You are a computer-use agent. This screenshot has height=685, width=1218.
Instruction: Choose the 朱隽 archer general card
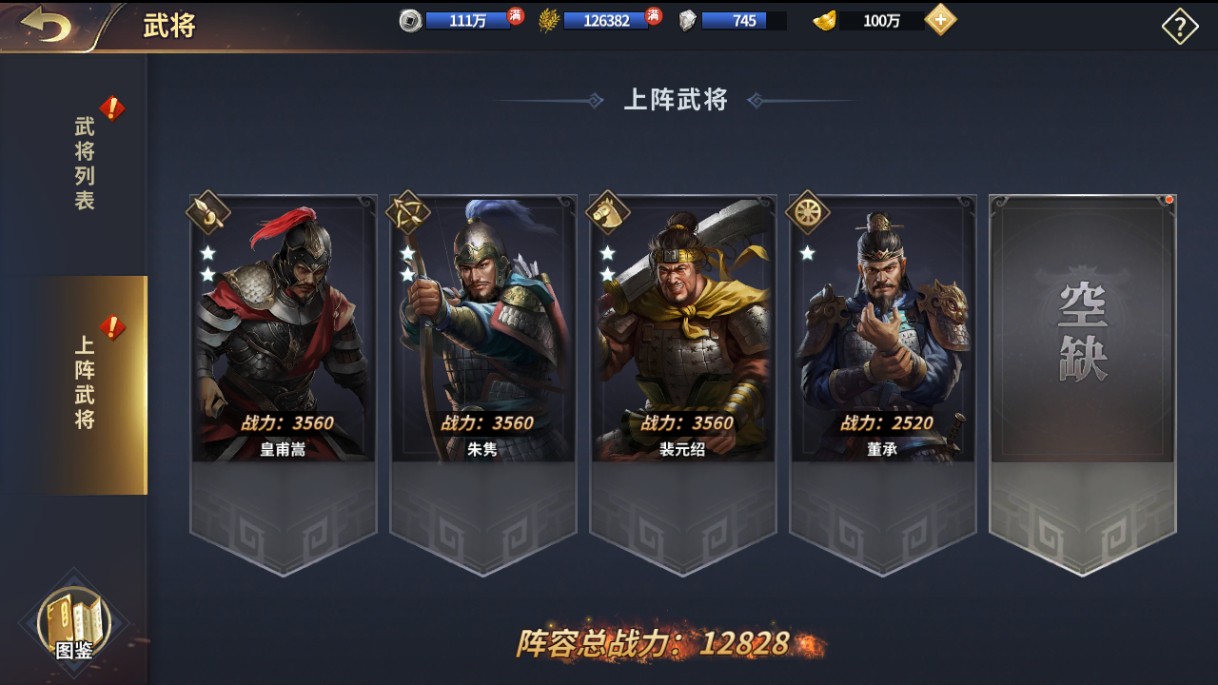click(483, 330)
